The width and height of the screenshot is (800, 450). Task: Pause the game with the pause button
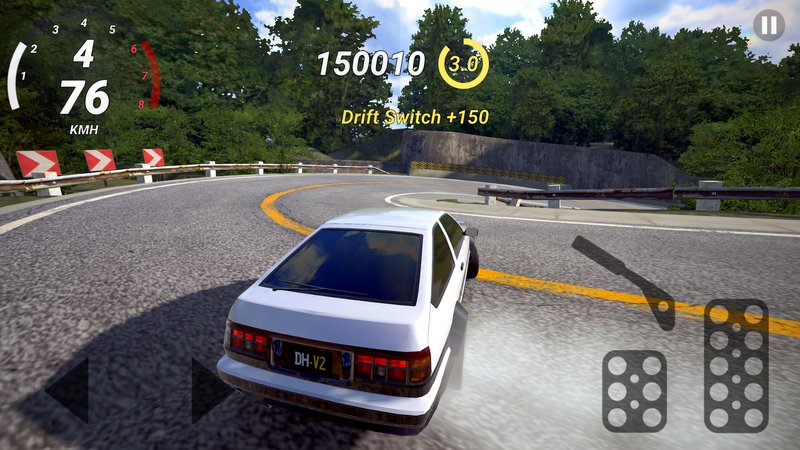point(768,25)
